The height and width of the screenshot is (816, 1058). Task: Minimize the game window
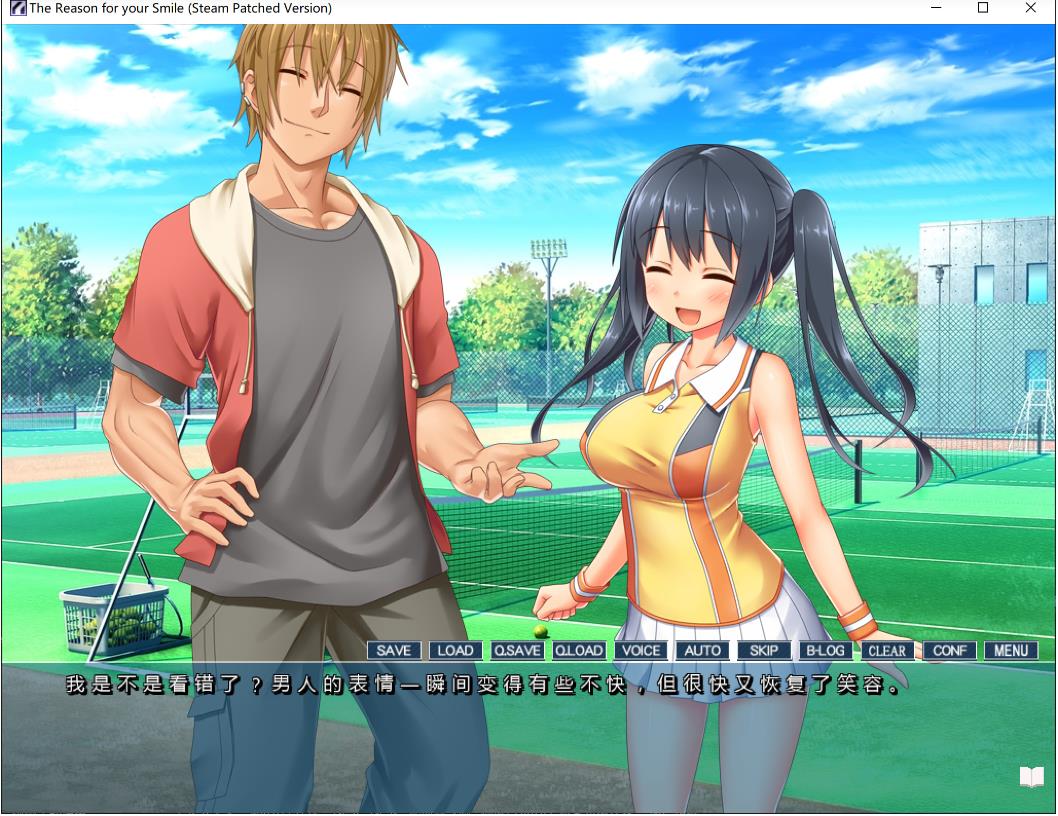(x=937, y=8)
